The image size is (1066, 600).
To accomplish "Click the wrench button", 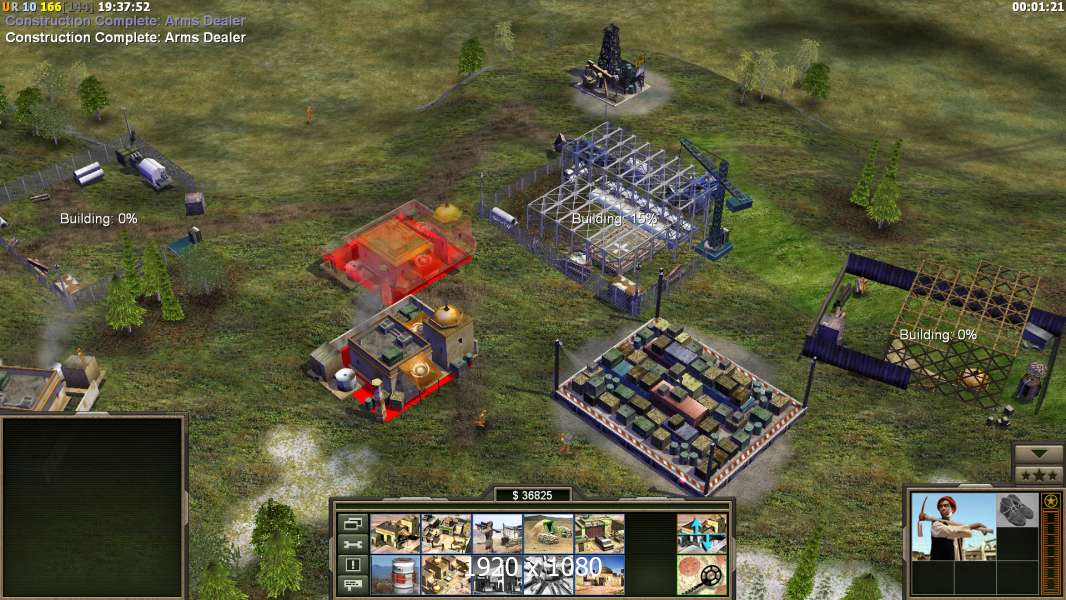I will 352,544.
